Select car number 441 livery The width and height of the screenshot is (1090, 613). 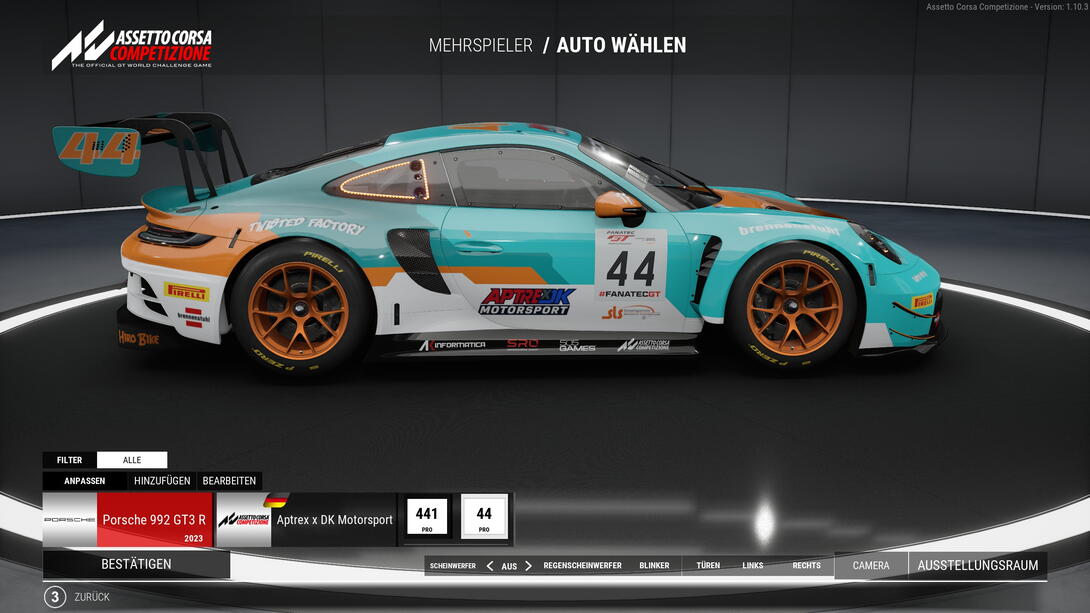[427, 519]
